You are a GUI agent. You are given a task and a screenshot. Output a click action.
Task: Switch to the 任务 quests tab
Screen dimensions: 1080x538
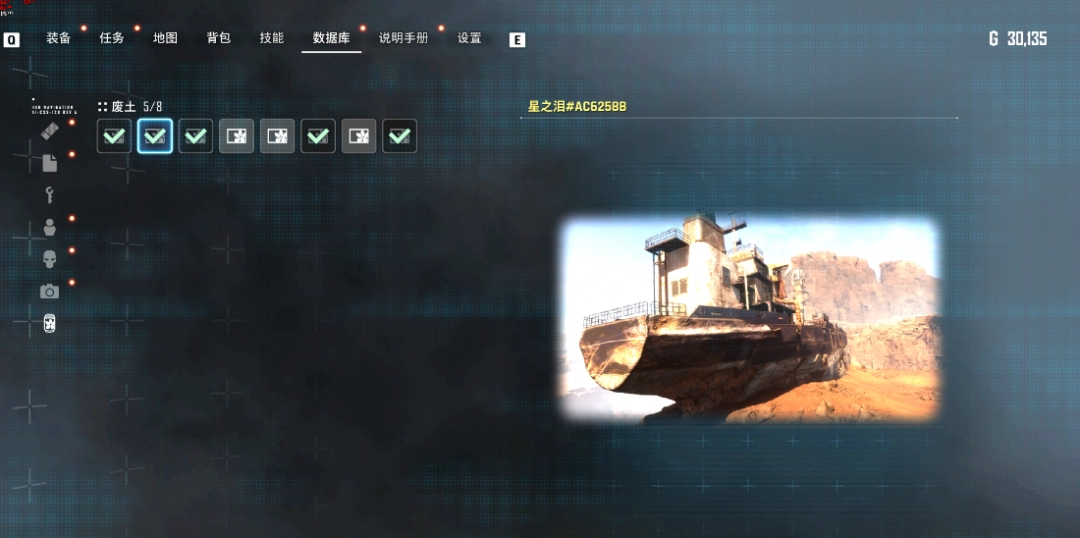[112, 38]
